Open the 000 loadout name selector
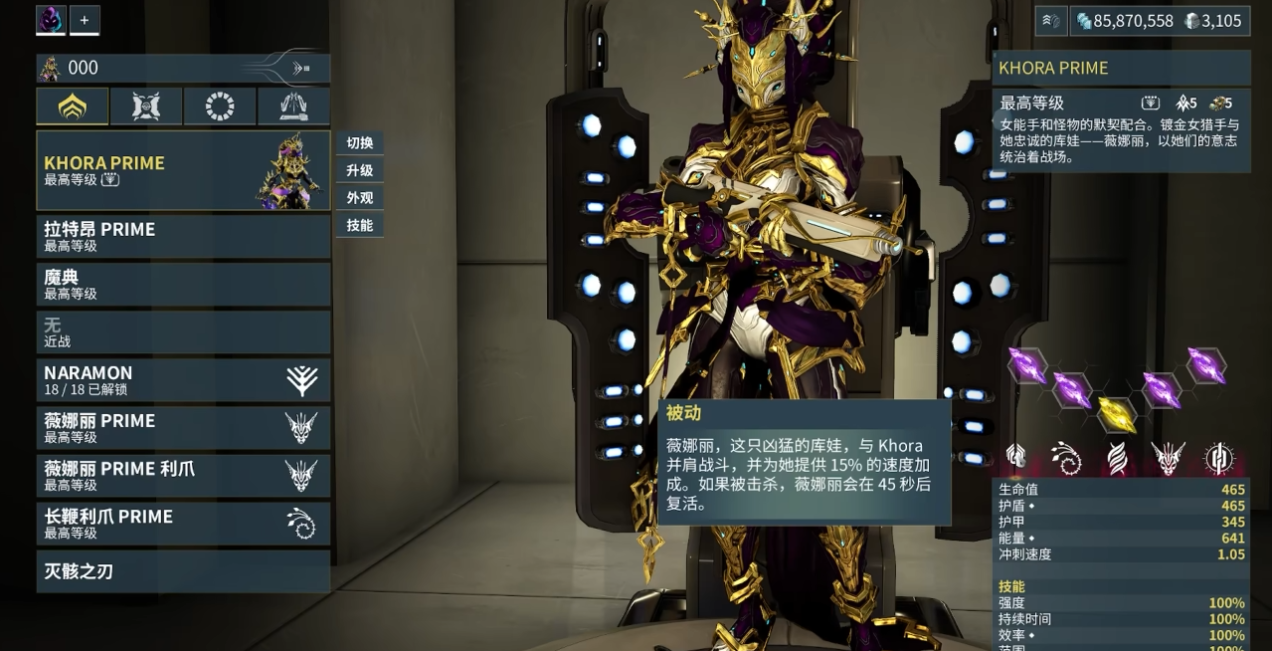1272x651 pixels. click(183, 68)
